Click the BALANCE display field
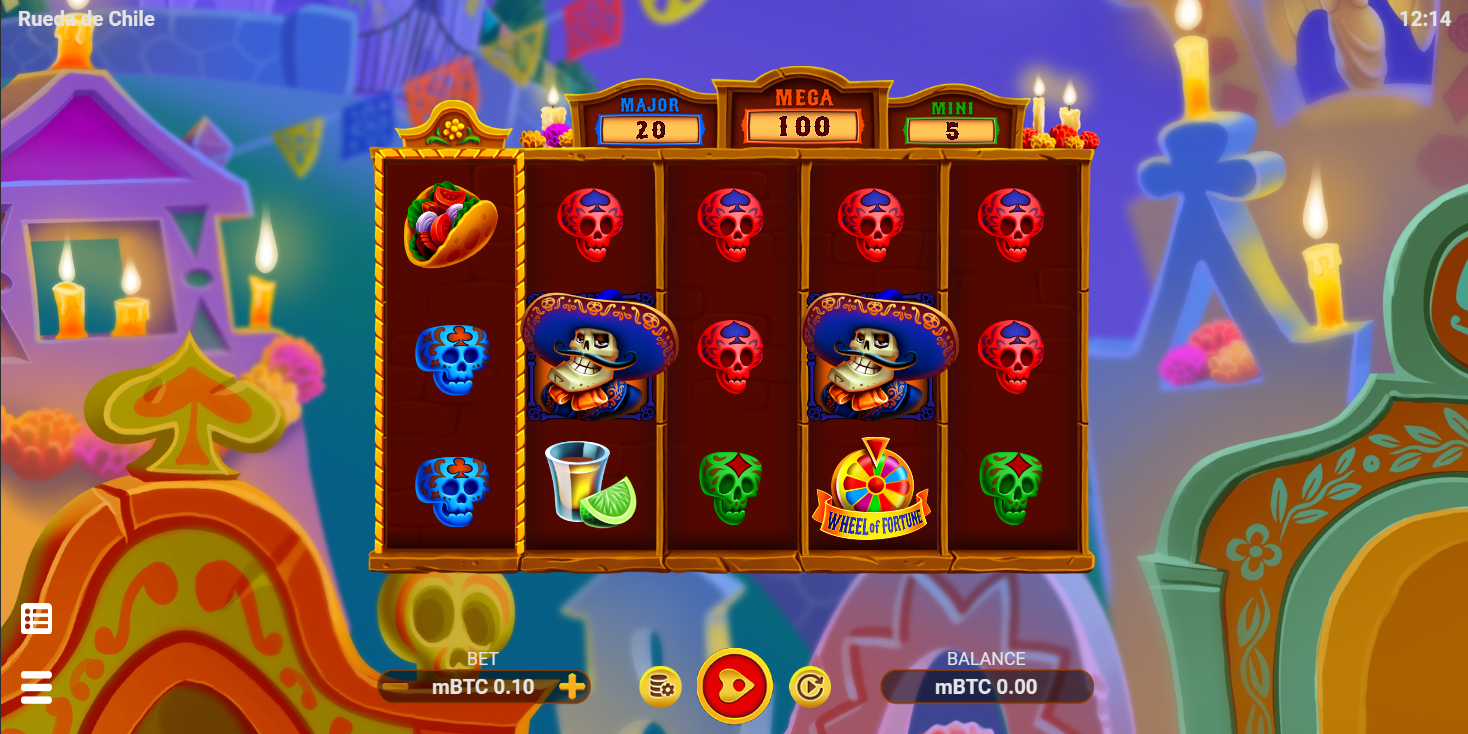Image resolution: width=1468 pixels, height=734 pixels. click(x=987, y=686)
